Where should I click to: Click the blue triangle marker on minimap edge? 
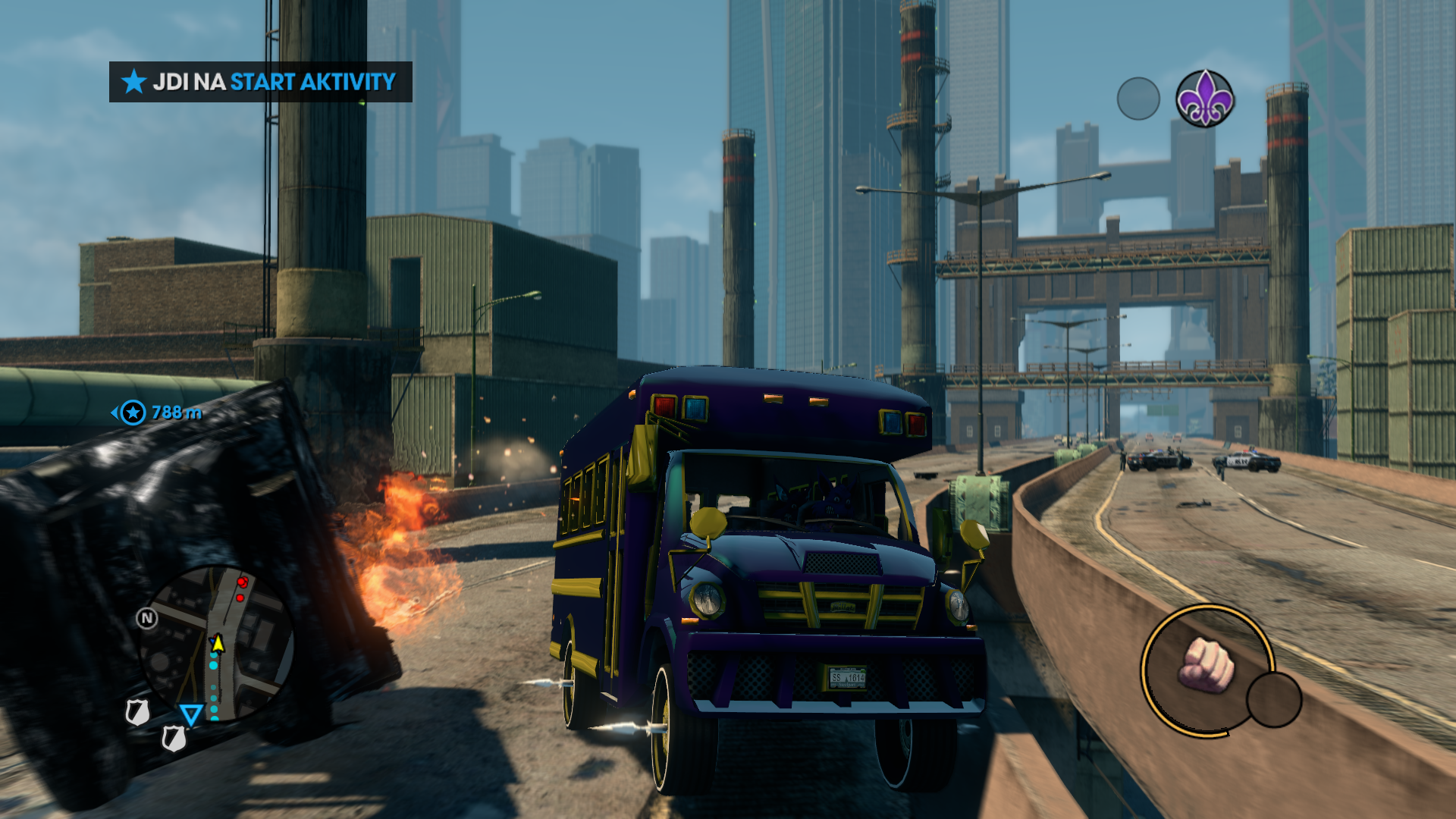coord(191,714)
